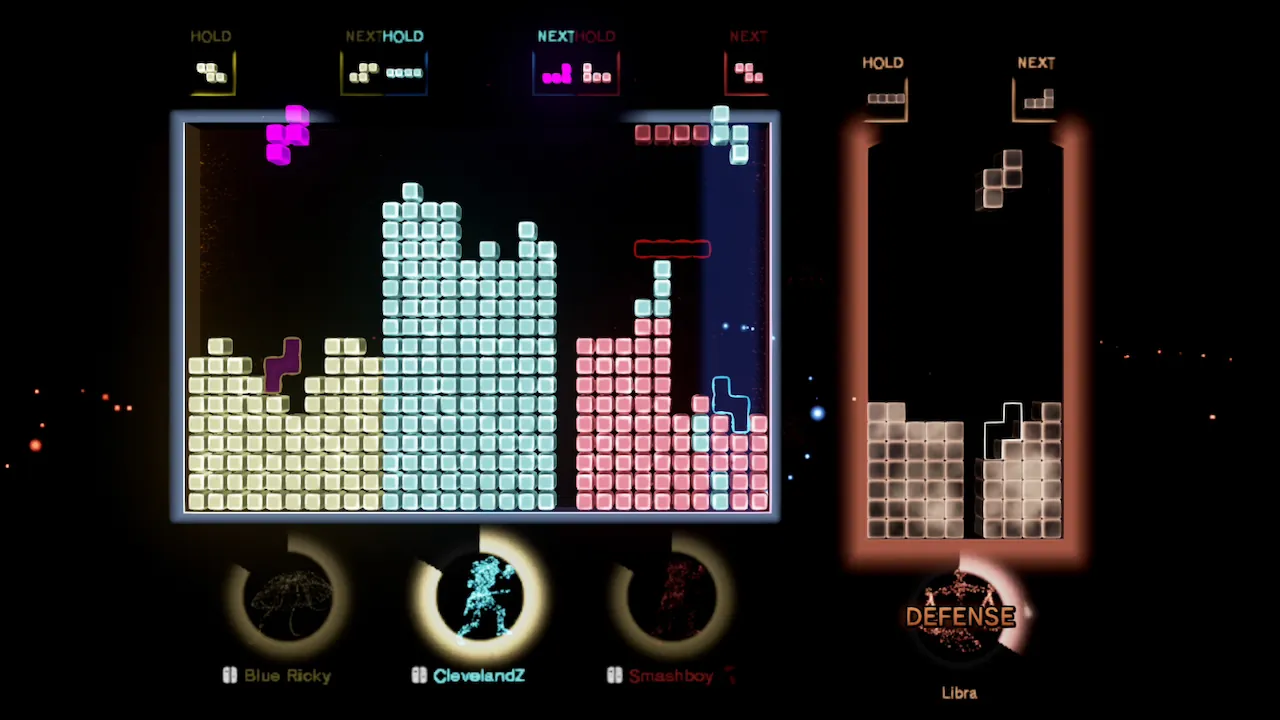
Task: Open ClevelandZ's HOLD piece panel
Action: point(405,72)
